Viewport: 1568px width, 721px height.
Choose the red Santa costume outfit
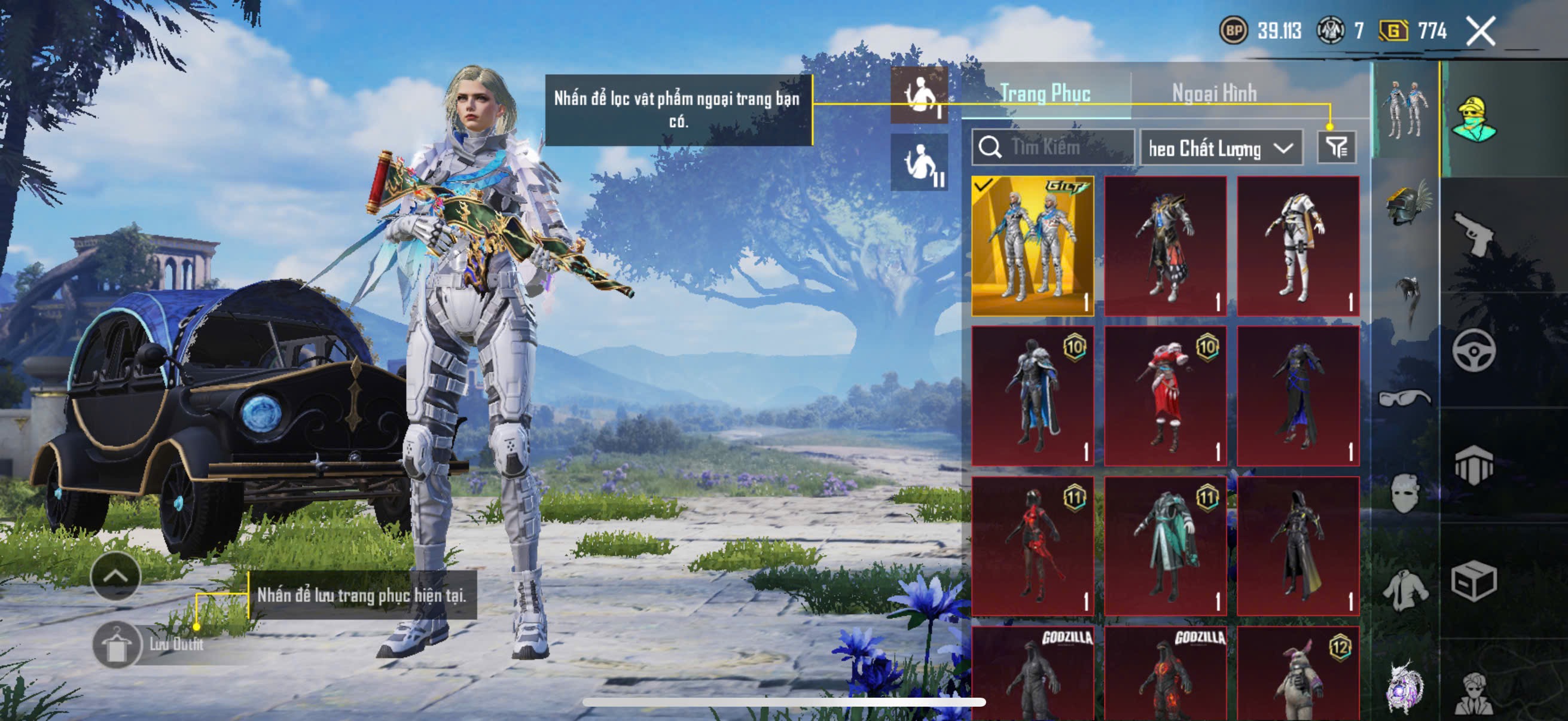point(1165,396)
